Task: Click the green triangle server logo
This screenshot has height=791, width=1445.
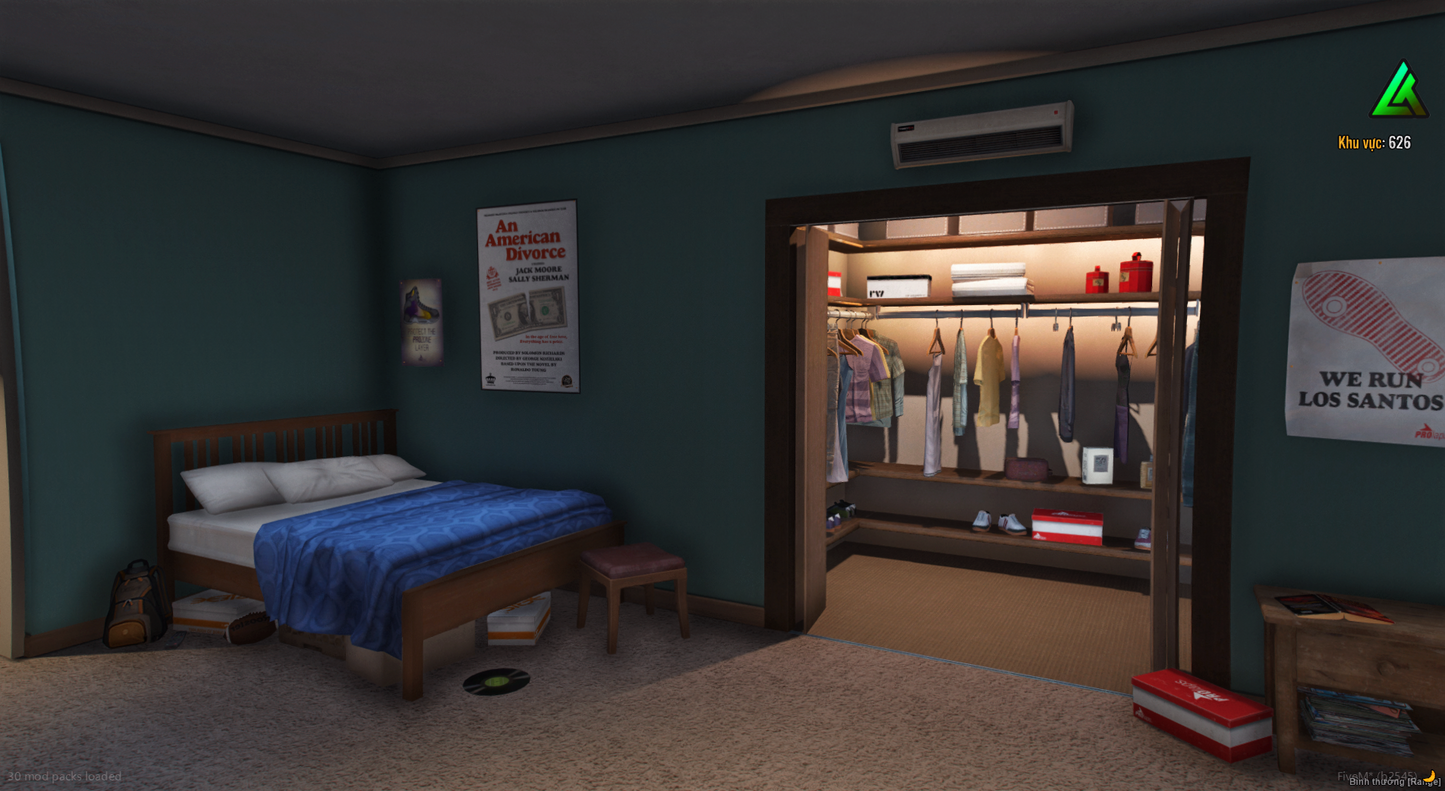Action: coord(1398,92)
